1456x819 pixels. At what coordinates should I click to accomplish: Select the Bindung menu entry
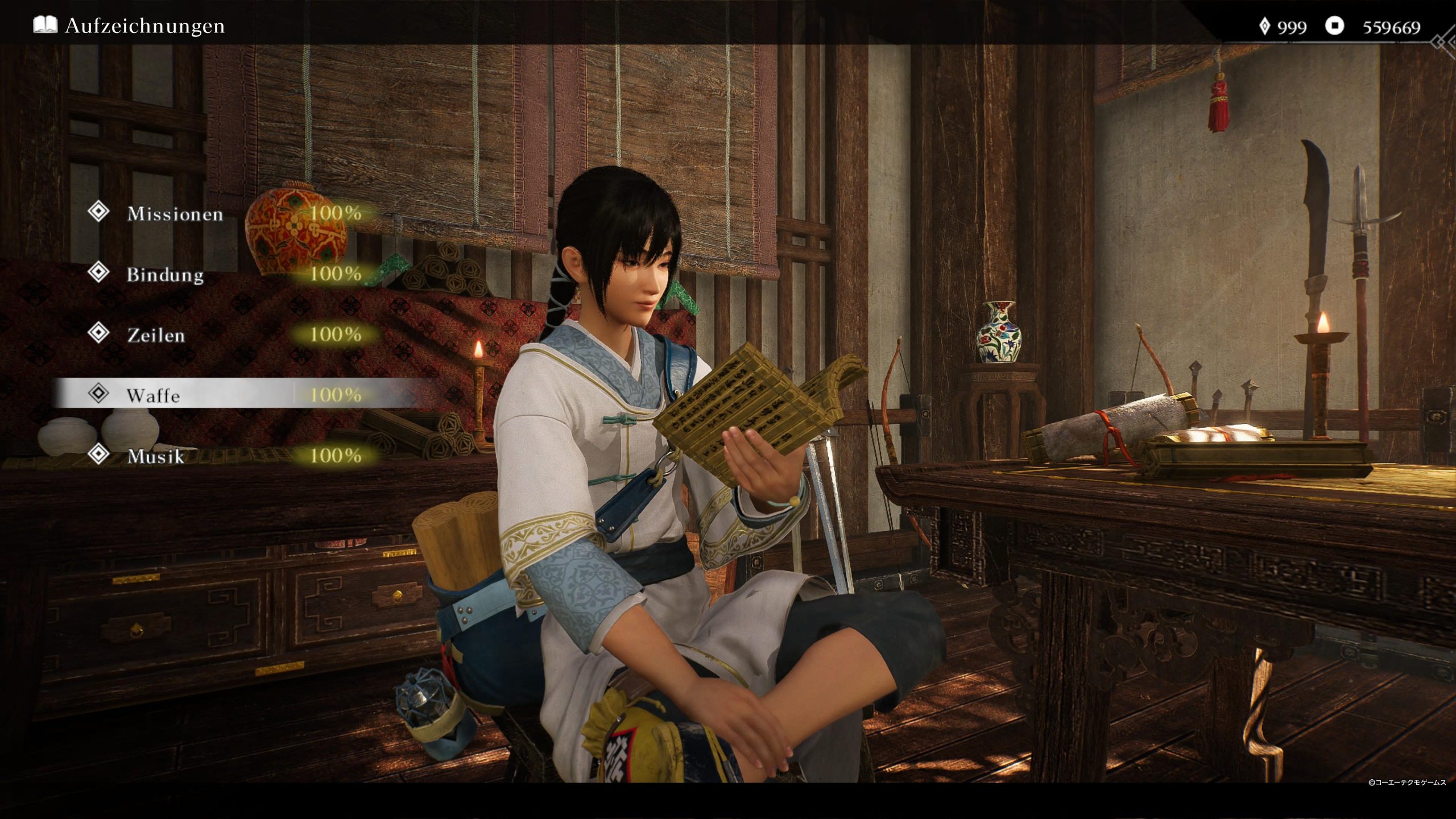(165, 275)
